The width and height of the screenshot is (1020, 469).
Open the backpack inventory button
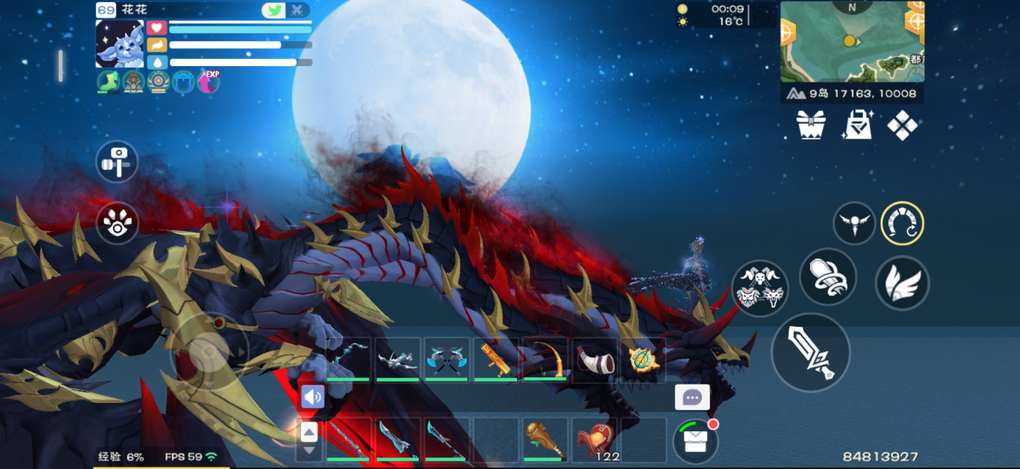pos(692,440)
